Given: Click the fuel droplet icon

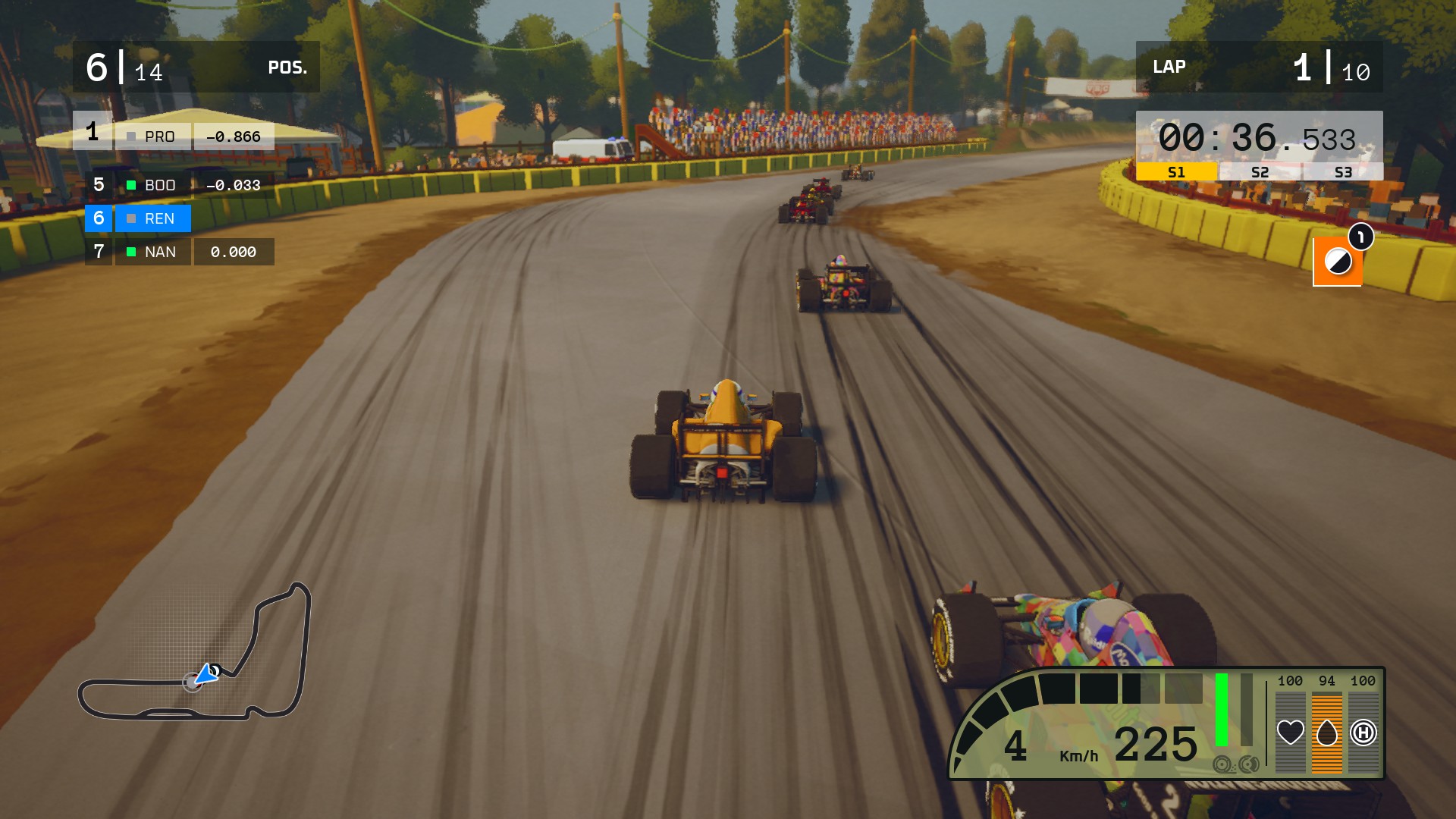Looking at the screenshot, I should click(1326, 733).
